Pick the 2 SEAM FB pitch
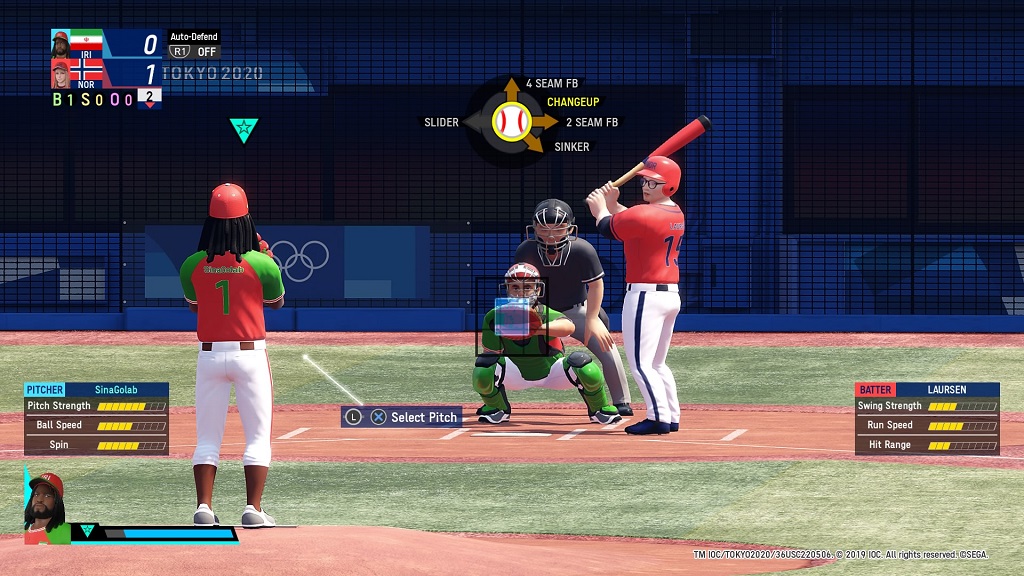The width and height of the screenshot is (1024, 576). 592,122
